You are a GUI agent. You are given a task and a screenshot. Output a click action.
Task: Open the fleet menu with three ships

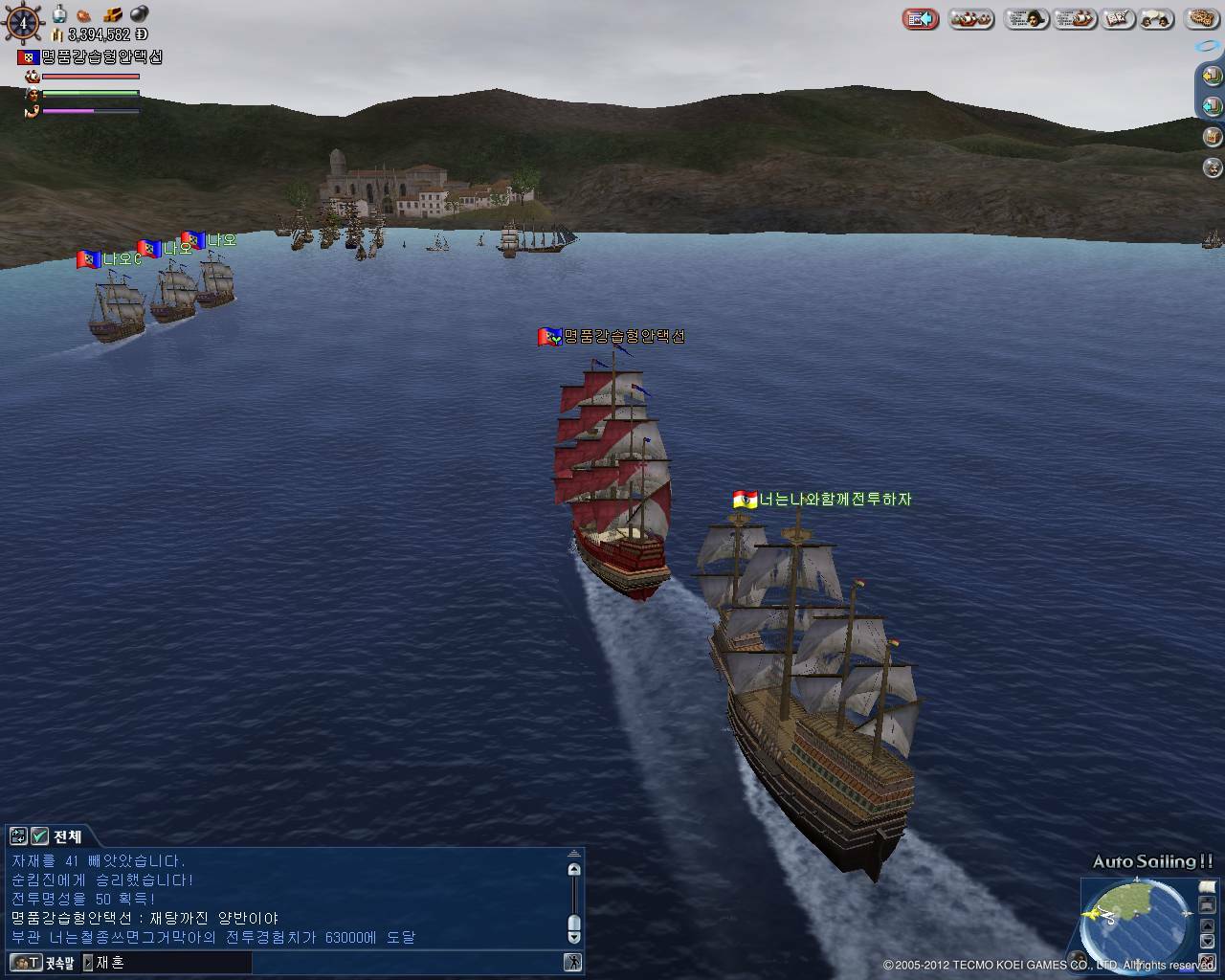point(970,18)
